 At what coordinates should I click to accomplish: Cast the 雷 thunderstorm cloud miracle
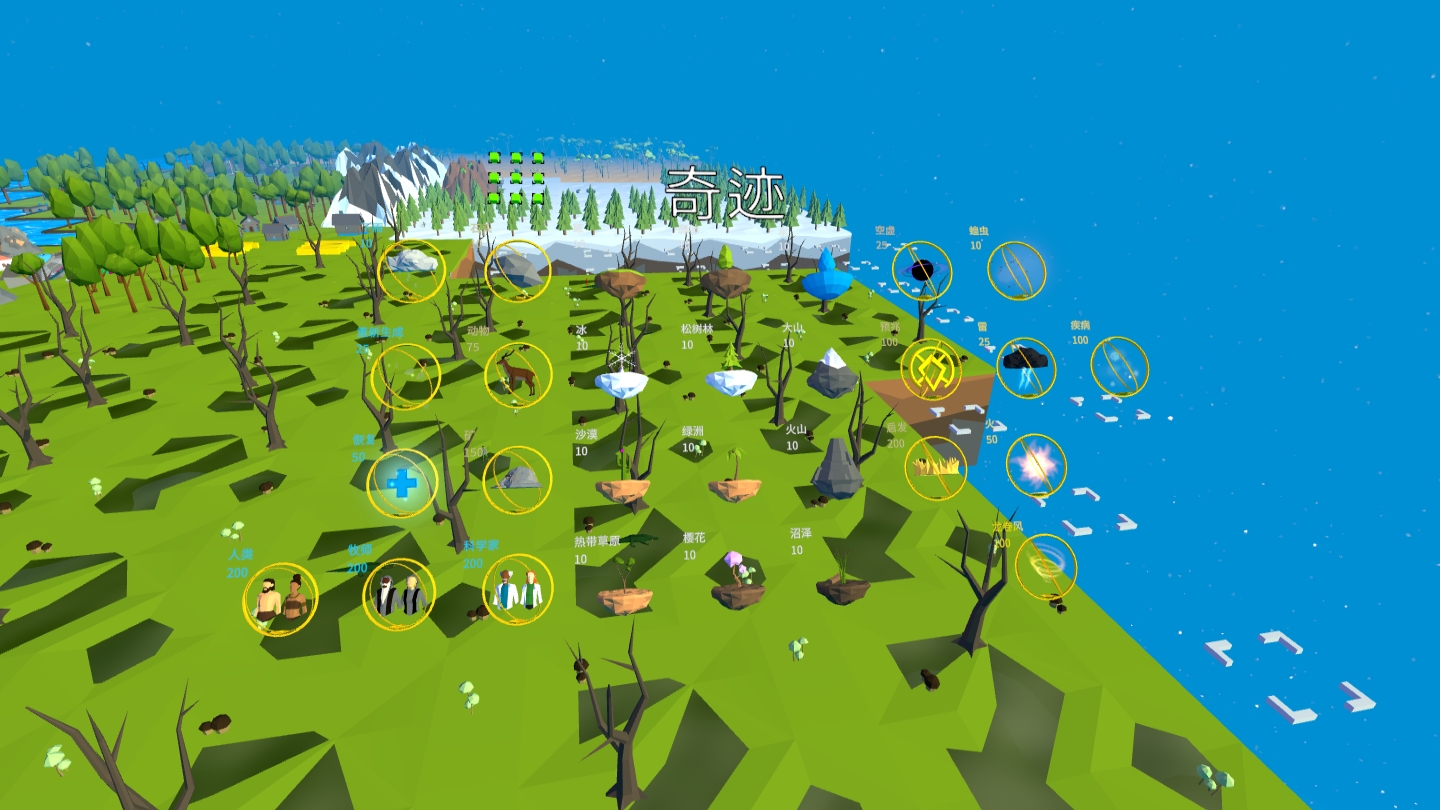pos(1026,367)
